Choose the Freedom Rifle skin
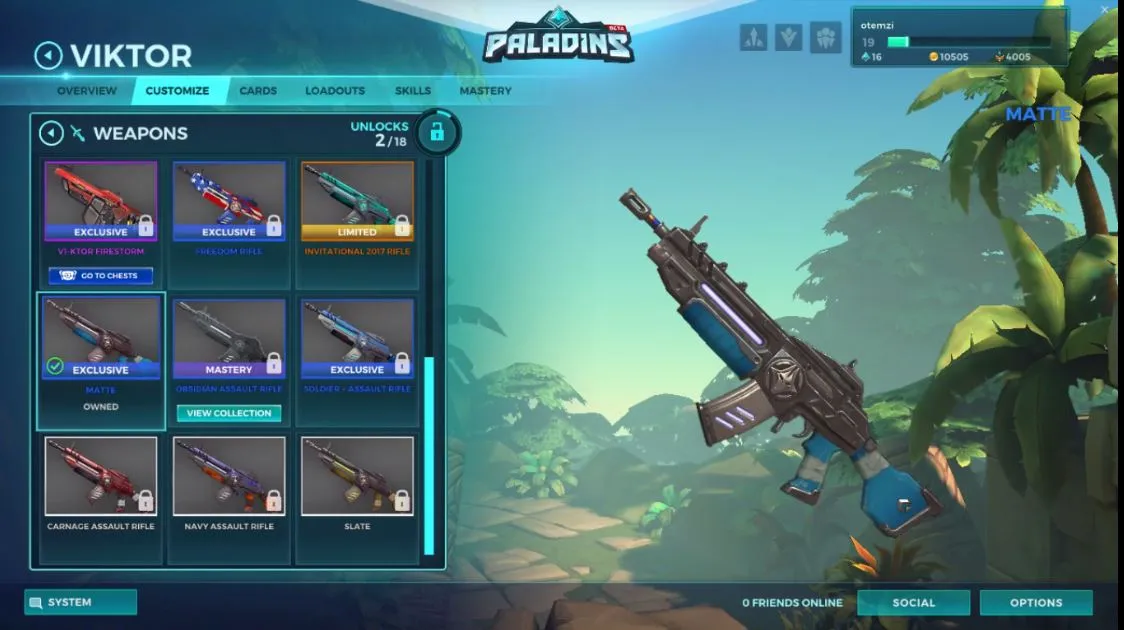The width and height of the screenshot is (1124, 630). pos(229,201)
